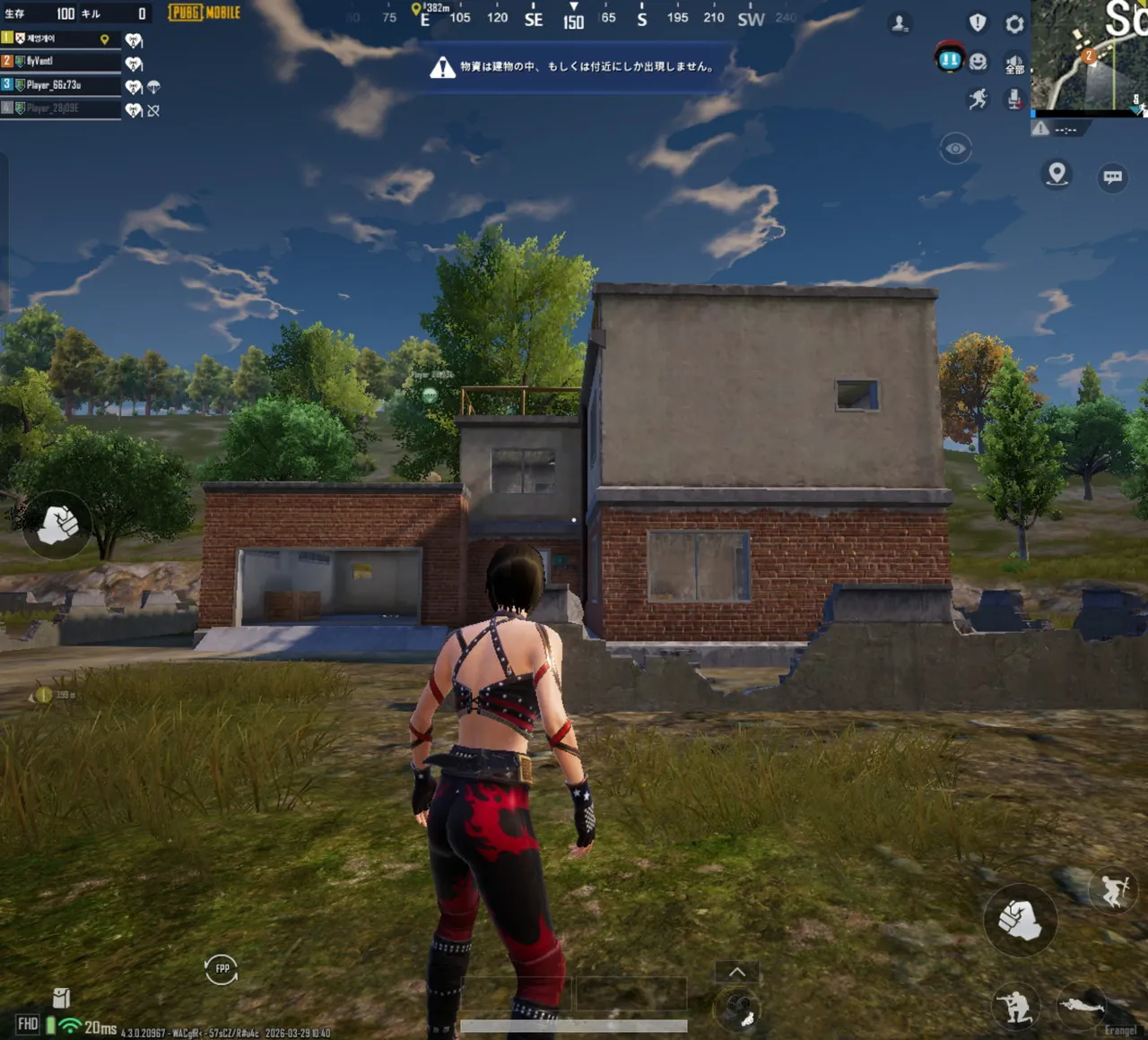The image size is (1148, 1040).
Task: Open the game settings gear icon
Action: pos(1013,24)
